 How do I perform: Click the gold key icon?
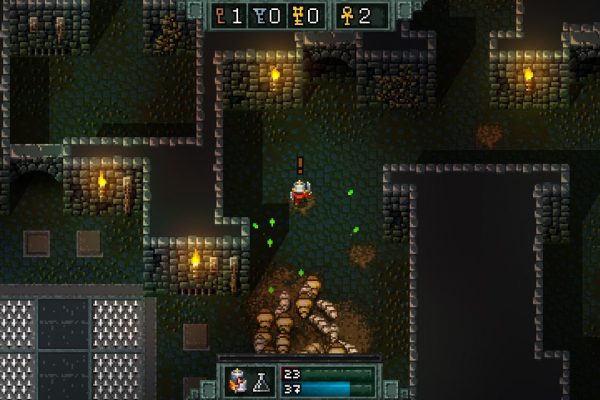(297, 15)
